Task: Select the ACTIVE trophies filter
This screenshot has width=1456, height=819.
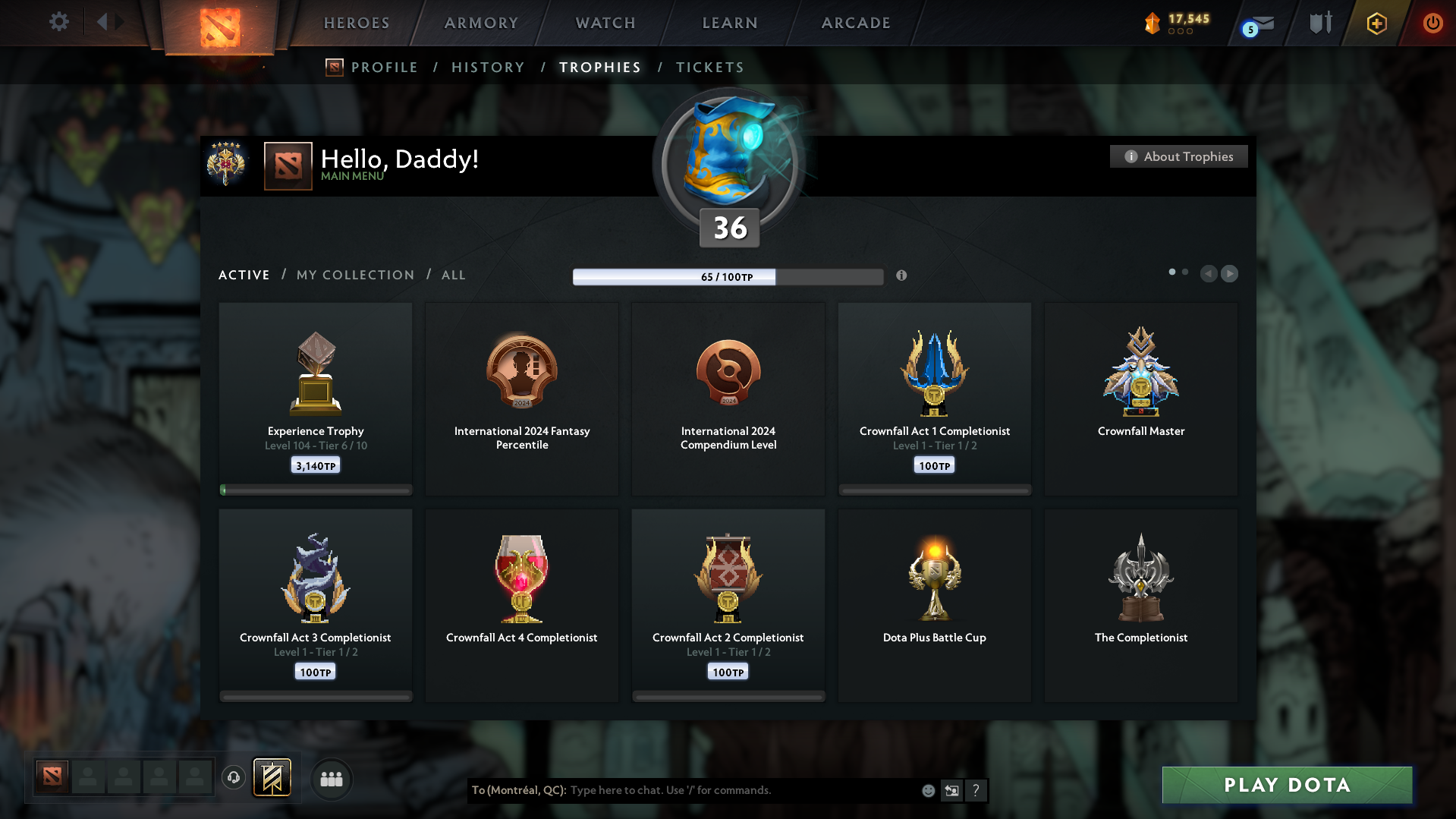Action: point(244,275)
